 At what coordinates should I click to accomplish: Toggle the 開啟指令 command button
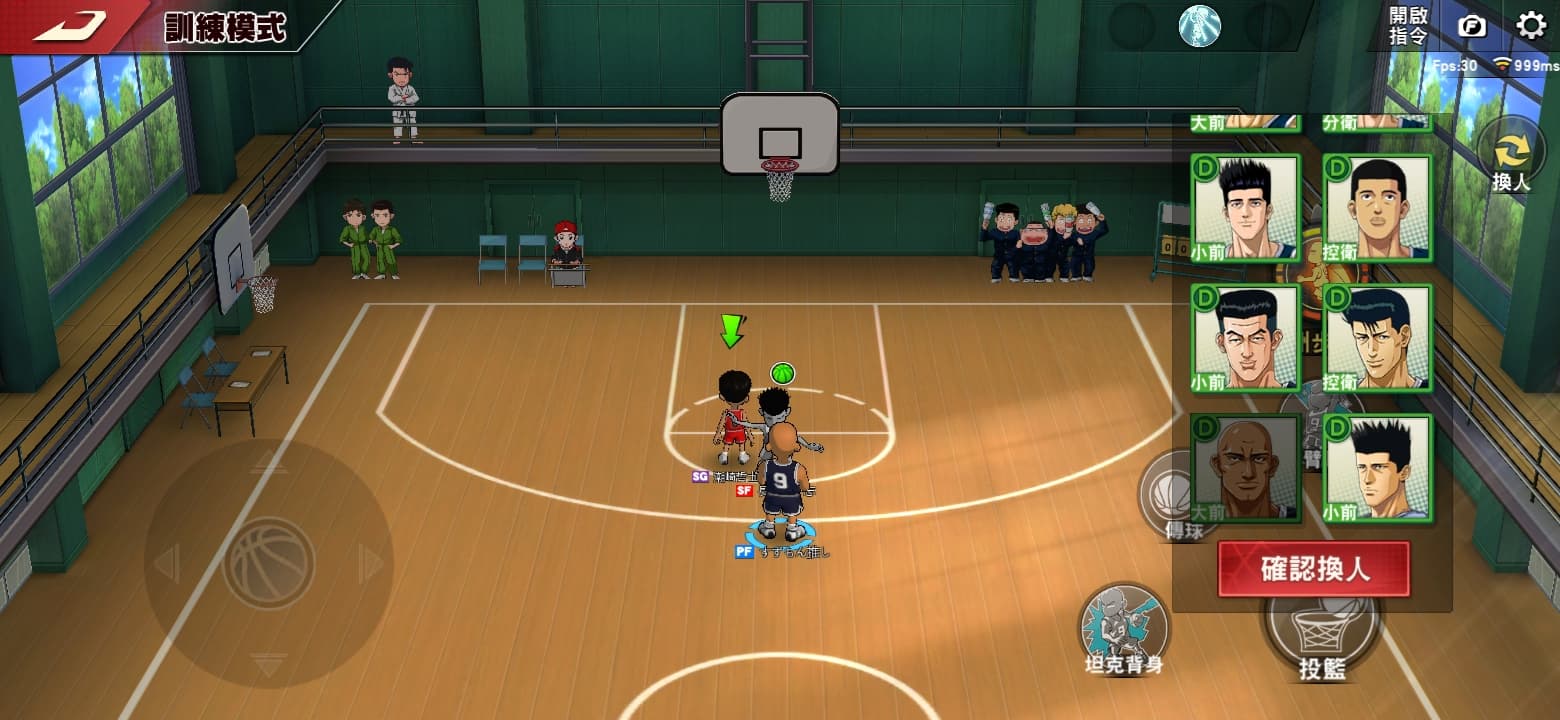tap(1408, 25)
